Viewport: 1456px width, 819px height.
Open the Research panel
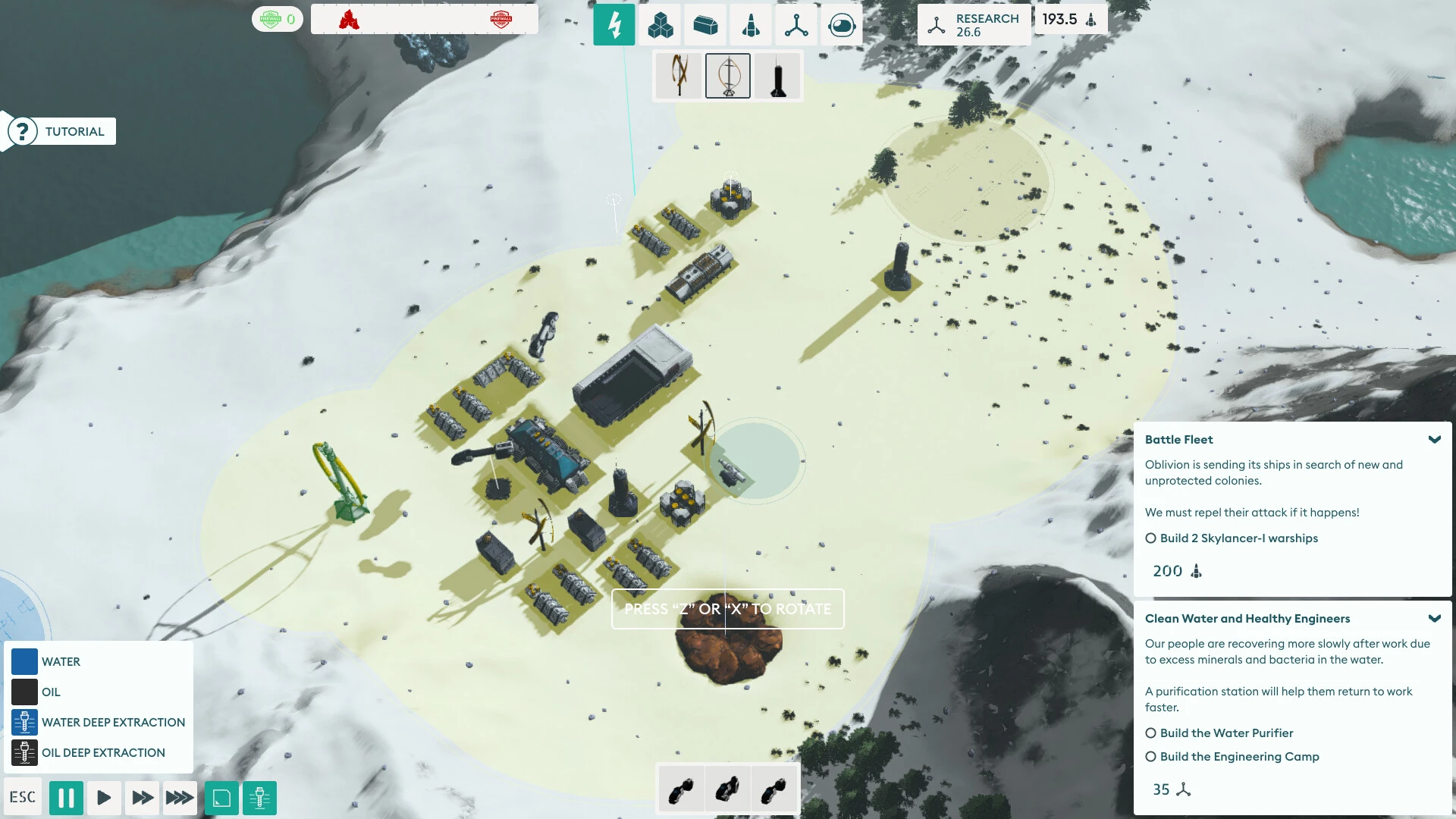pyautogui.click(x=974, y=25)
